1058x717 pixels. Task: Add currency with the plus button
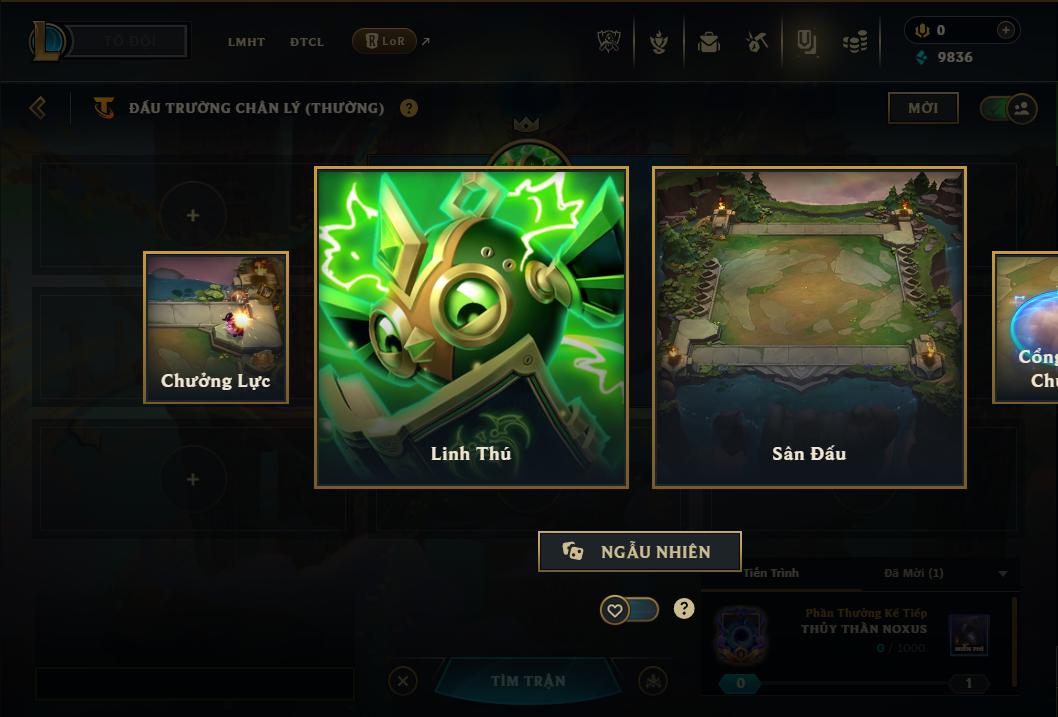coord(1005,30)
